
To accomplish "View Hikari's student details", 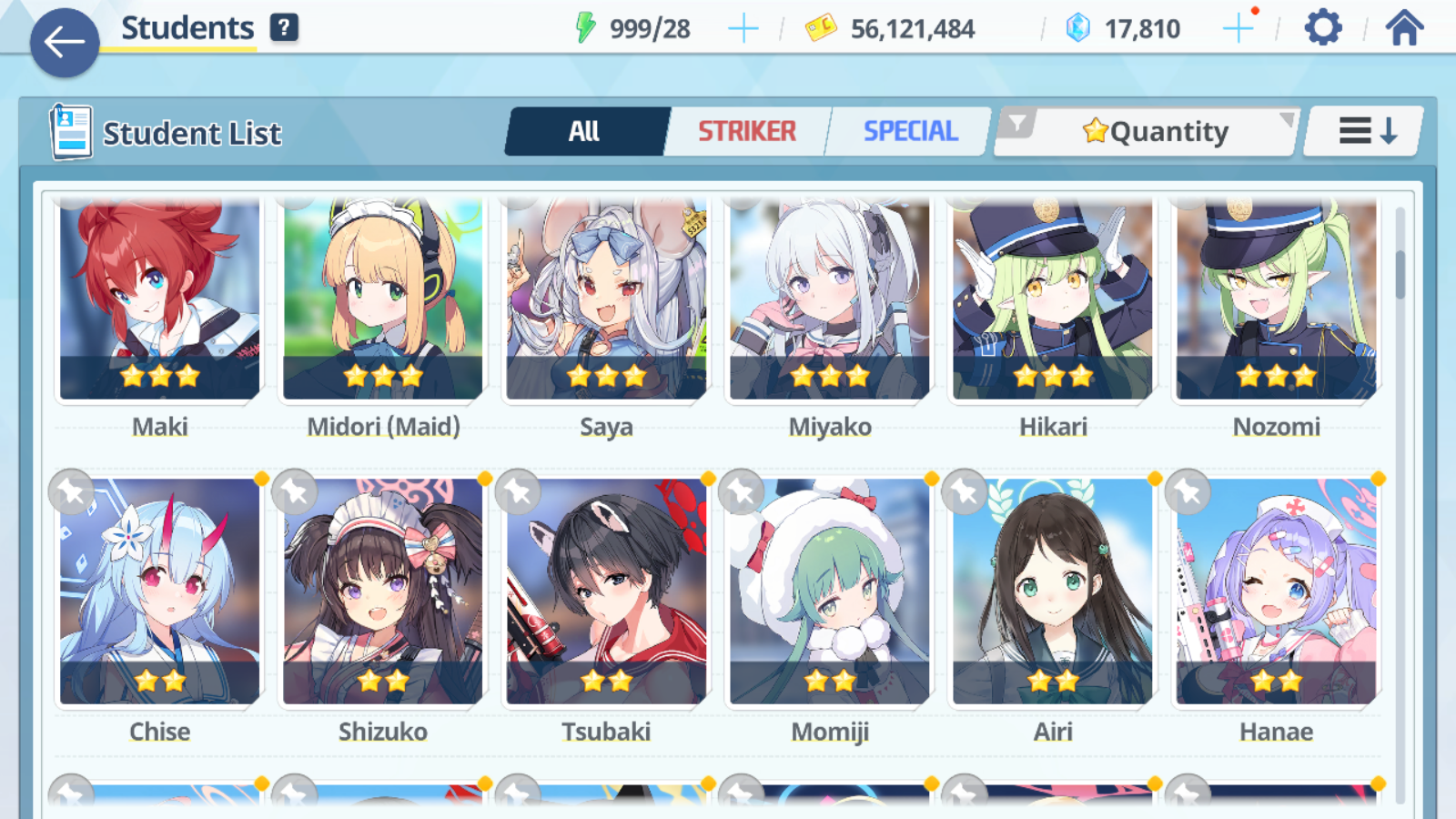I will pyautogui.click(x=1053, y=300).
